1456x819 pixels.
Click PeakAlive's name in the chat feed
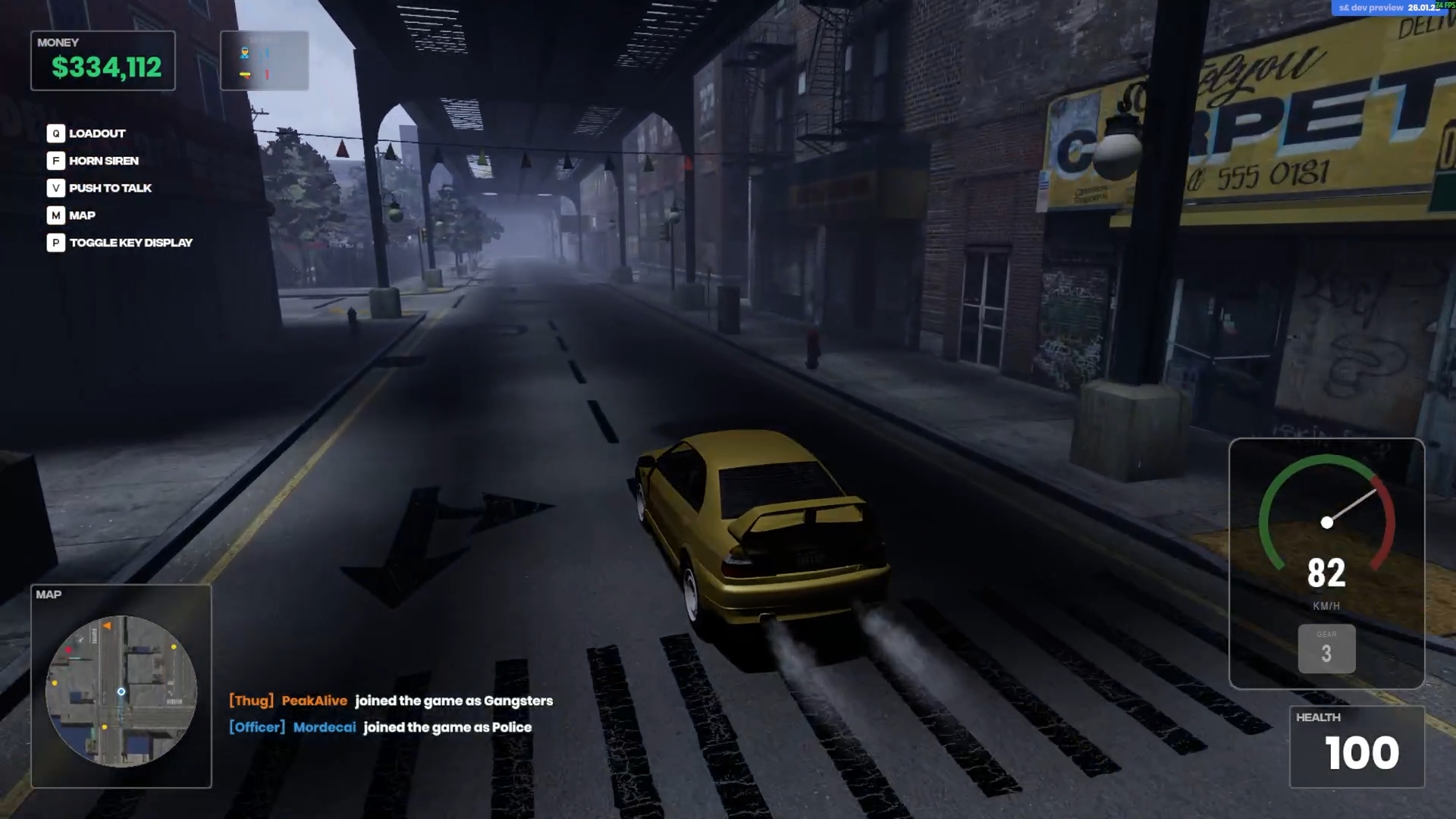314,701
